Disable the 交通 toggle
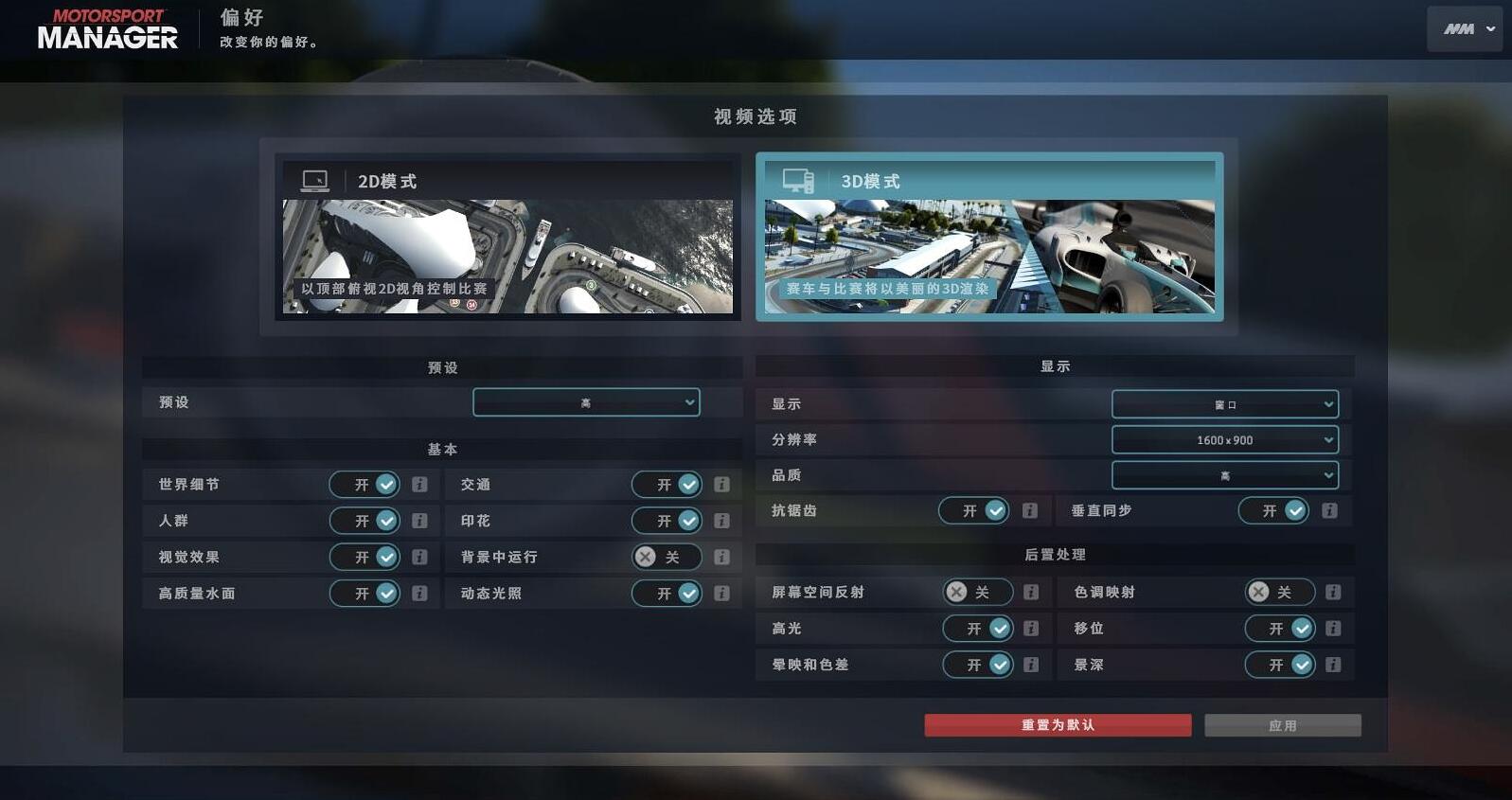This screenshot has width=1512, height=800. click(667, 484)
